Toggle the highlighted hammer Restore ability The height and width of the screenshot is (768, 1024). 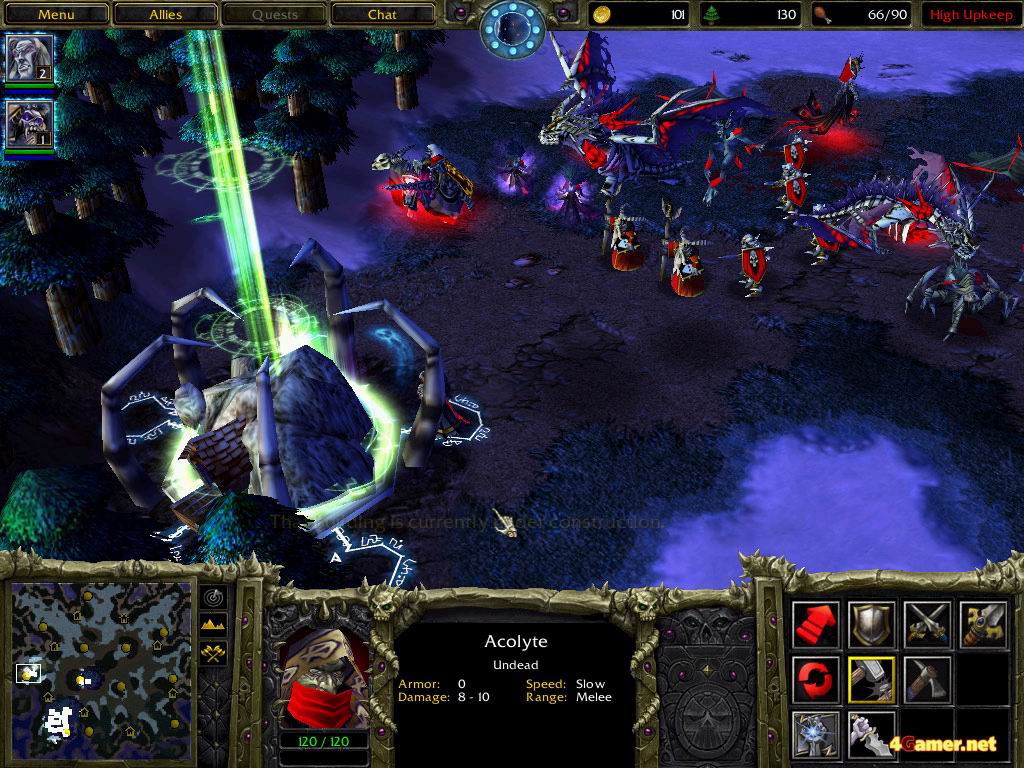coord(871,680)
